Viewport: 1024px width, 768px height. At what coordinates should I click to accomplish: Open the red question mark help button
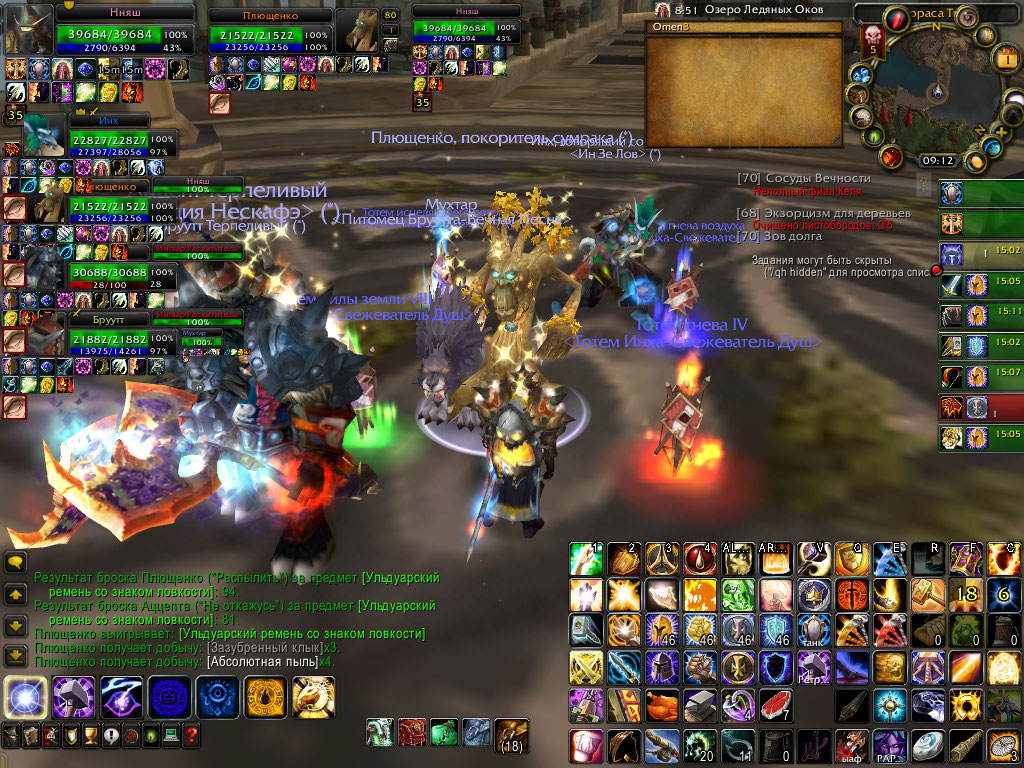coord(191,737)
